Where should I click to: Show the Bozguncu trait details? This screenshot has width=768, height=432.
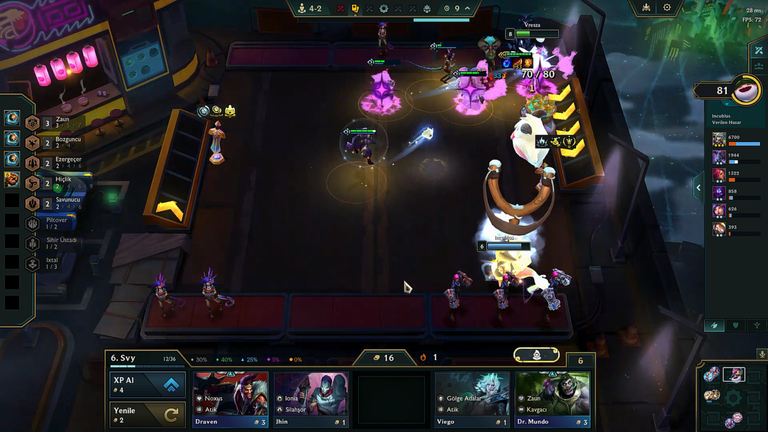coord(50,141)
